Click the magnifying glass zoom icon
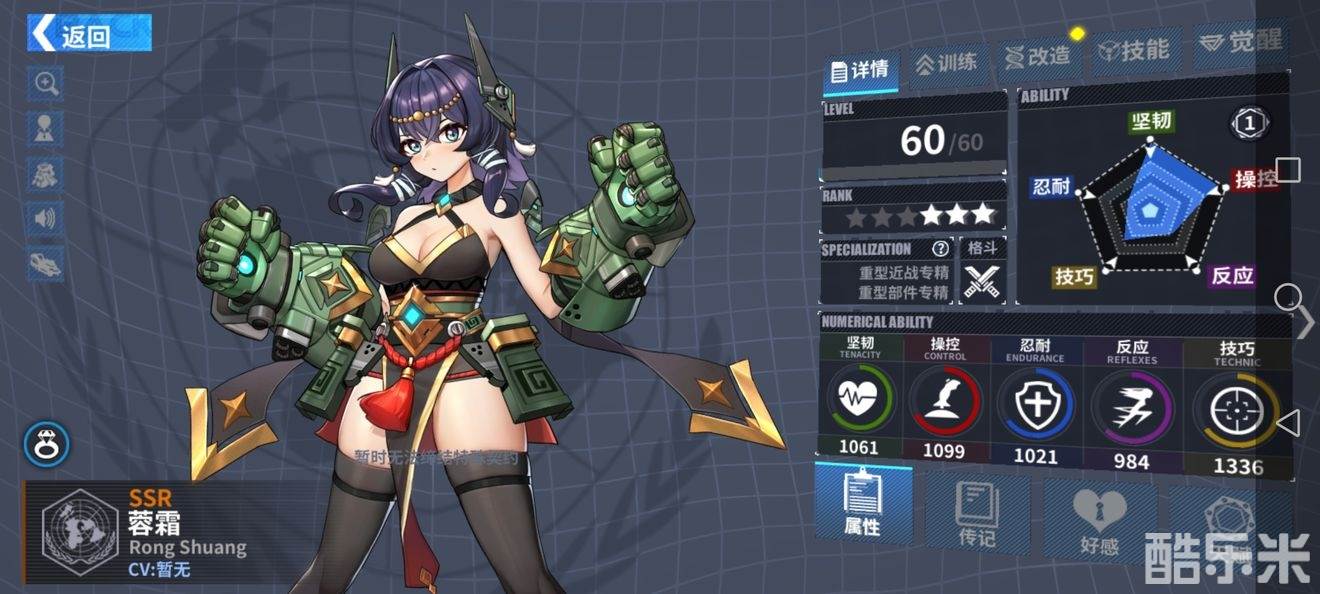1320x594 pixels. pos(45,83)
